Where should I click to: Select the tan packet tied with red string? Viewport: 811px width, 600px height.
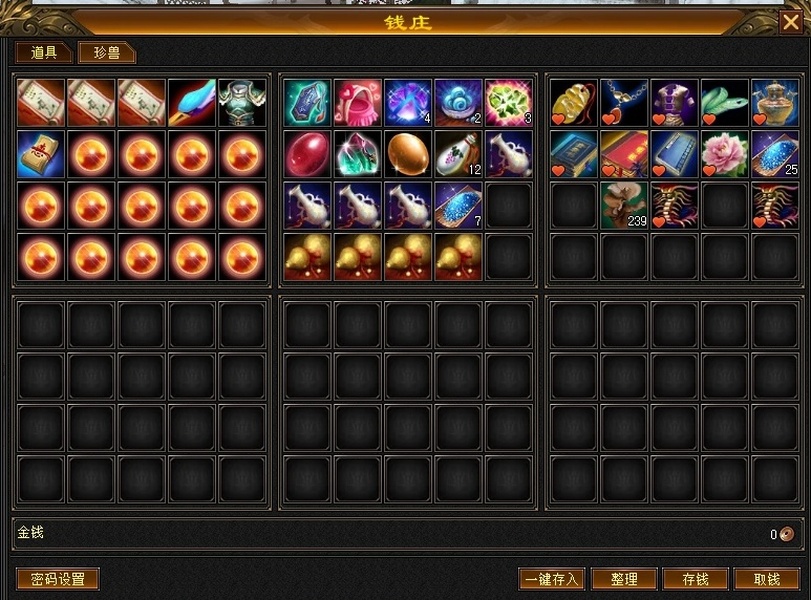point(41,154)
